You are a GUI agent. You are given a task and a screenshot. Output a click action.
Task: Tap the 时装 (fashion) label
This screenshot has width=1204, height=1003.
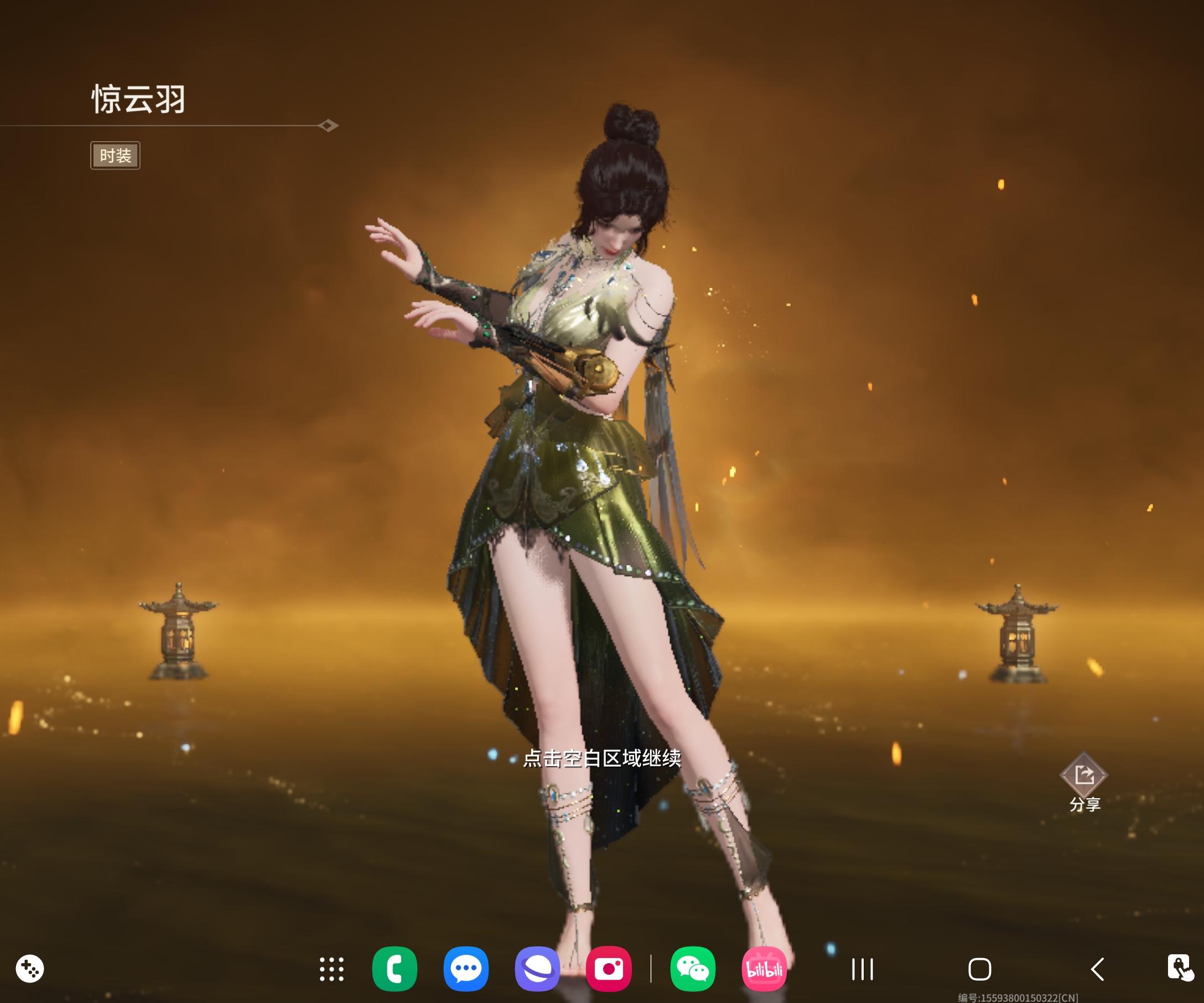[115, 154]
